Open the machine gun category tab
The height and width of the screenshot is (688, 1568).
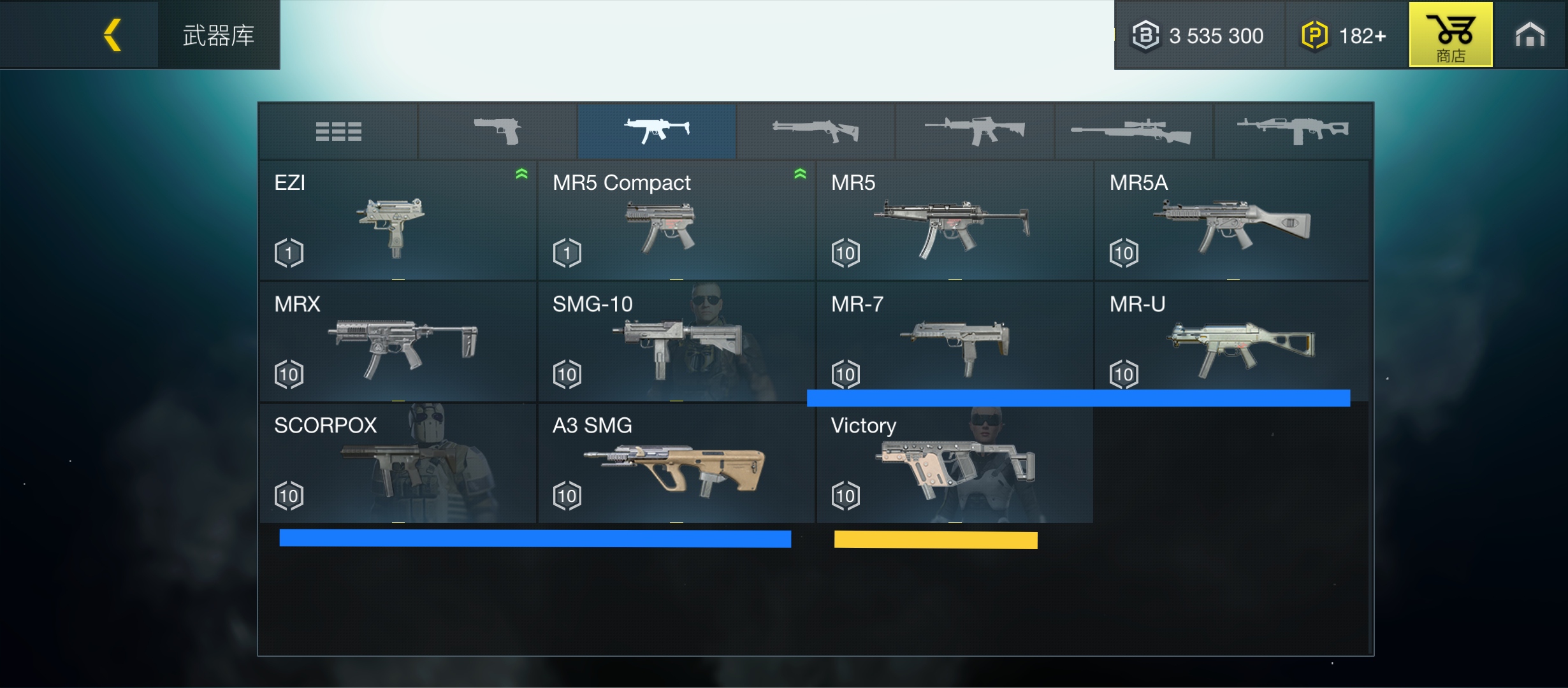click(x=1293, y=131)
